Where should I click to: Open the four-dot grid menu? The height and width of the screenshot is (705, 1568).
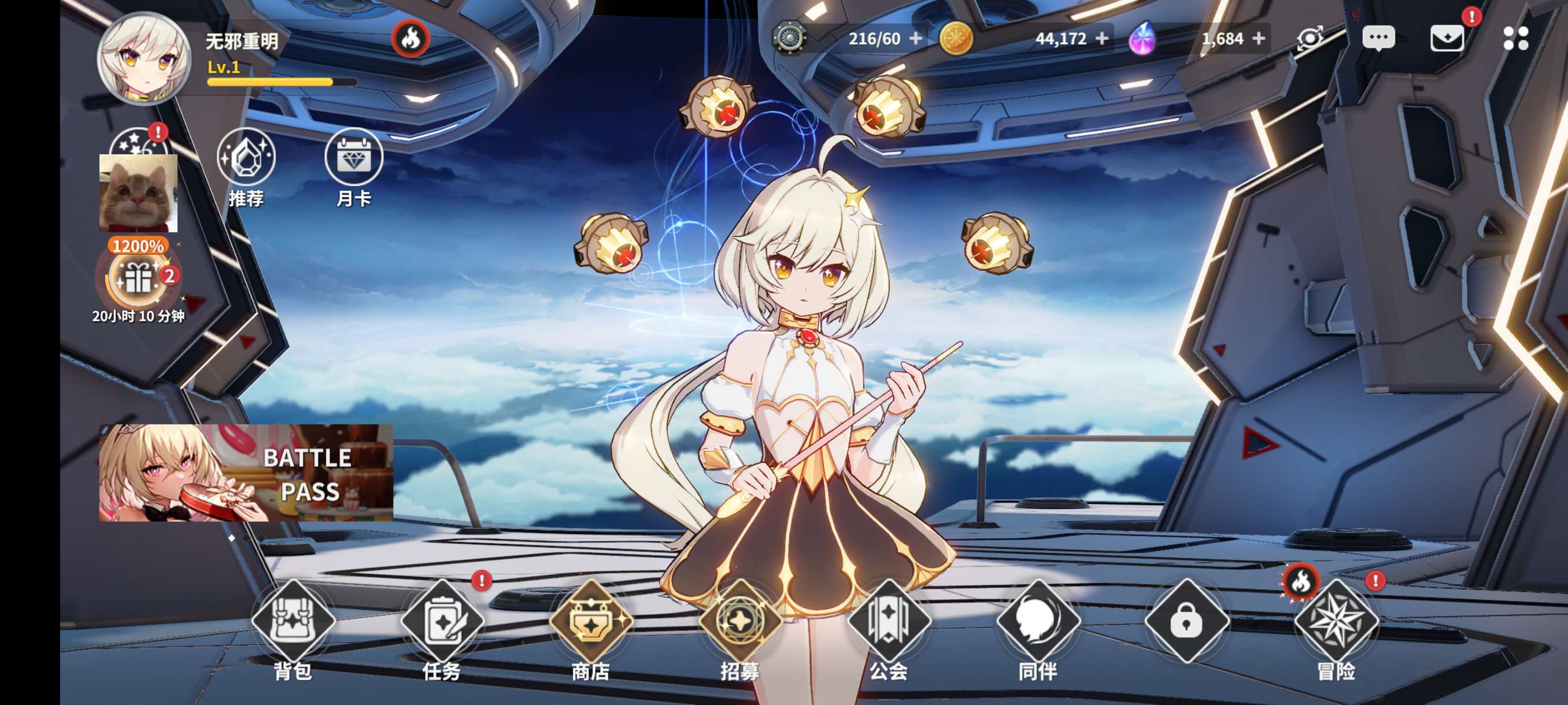(1515, 38)
